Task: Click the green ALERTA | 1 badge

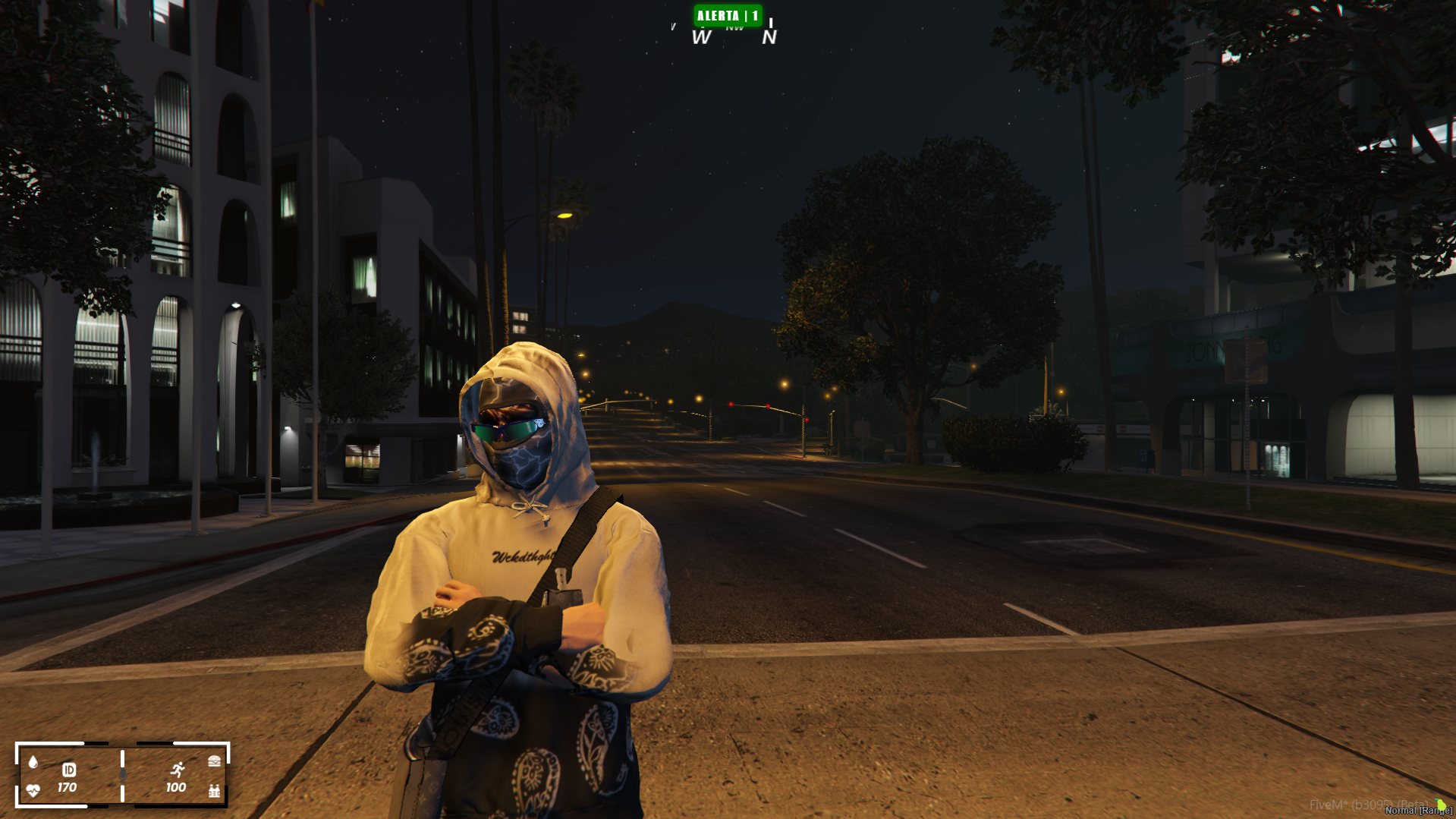Action: pos(727,16)
